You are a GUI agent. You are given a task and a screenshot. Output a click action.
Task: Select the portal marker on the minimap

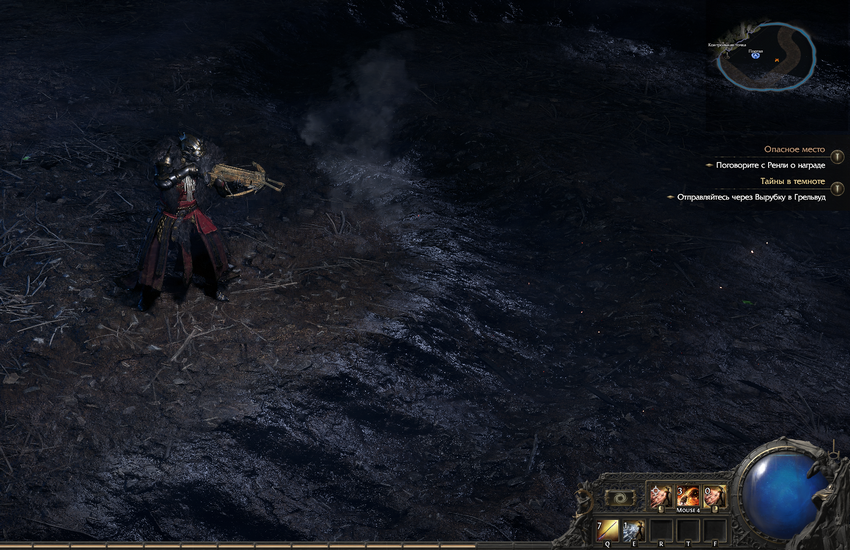tap(756, 56)
